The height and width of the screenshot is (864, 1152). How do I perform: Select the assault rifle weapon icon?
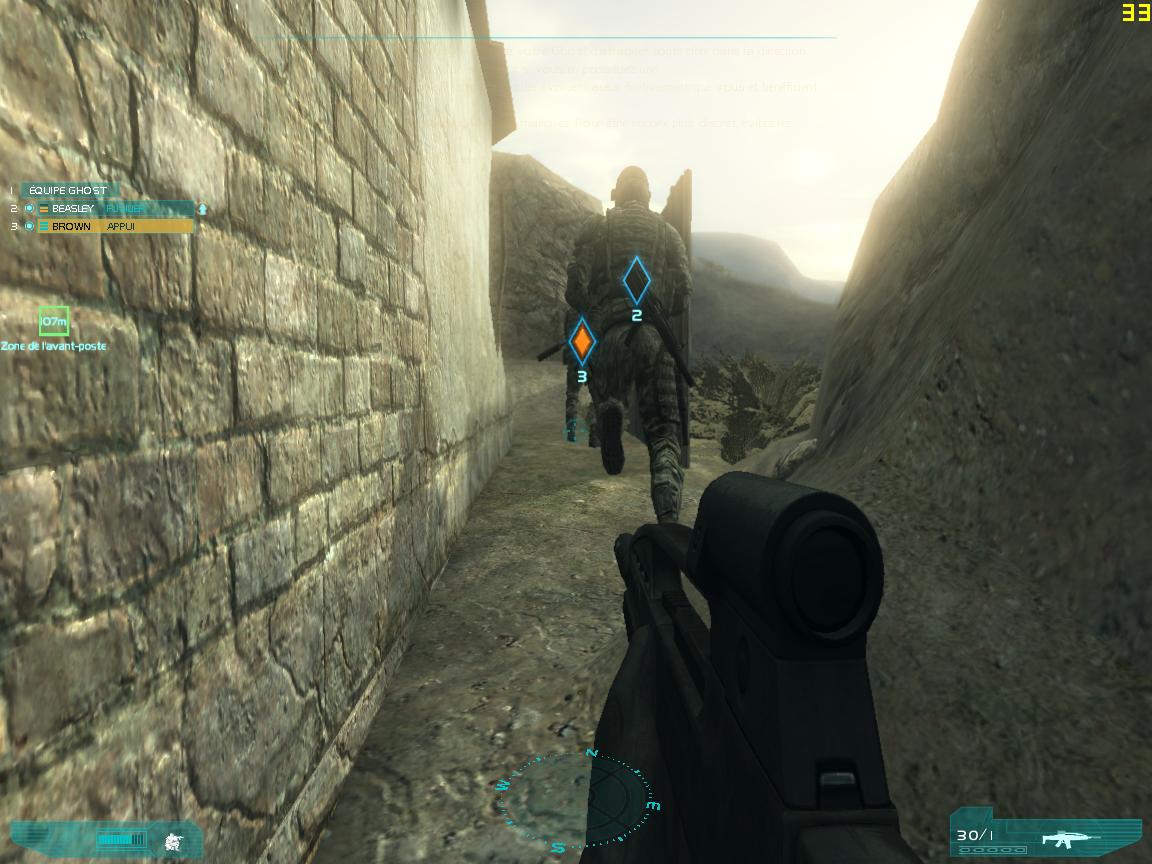(1070, 838)
